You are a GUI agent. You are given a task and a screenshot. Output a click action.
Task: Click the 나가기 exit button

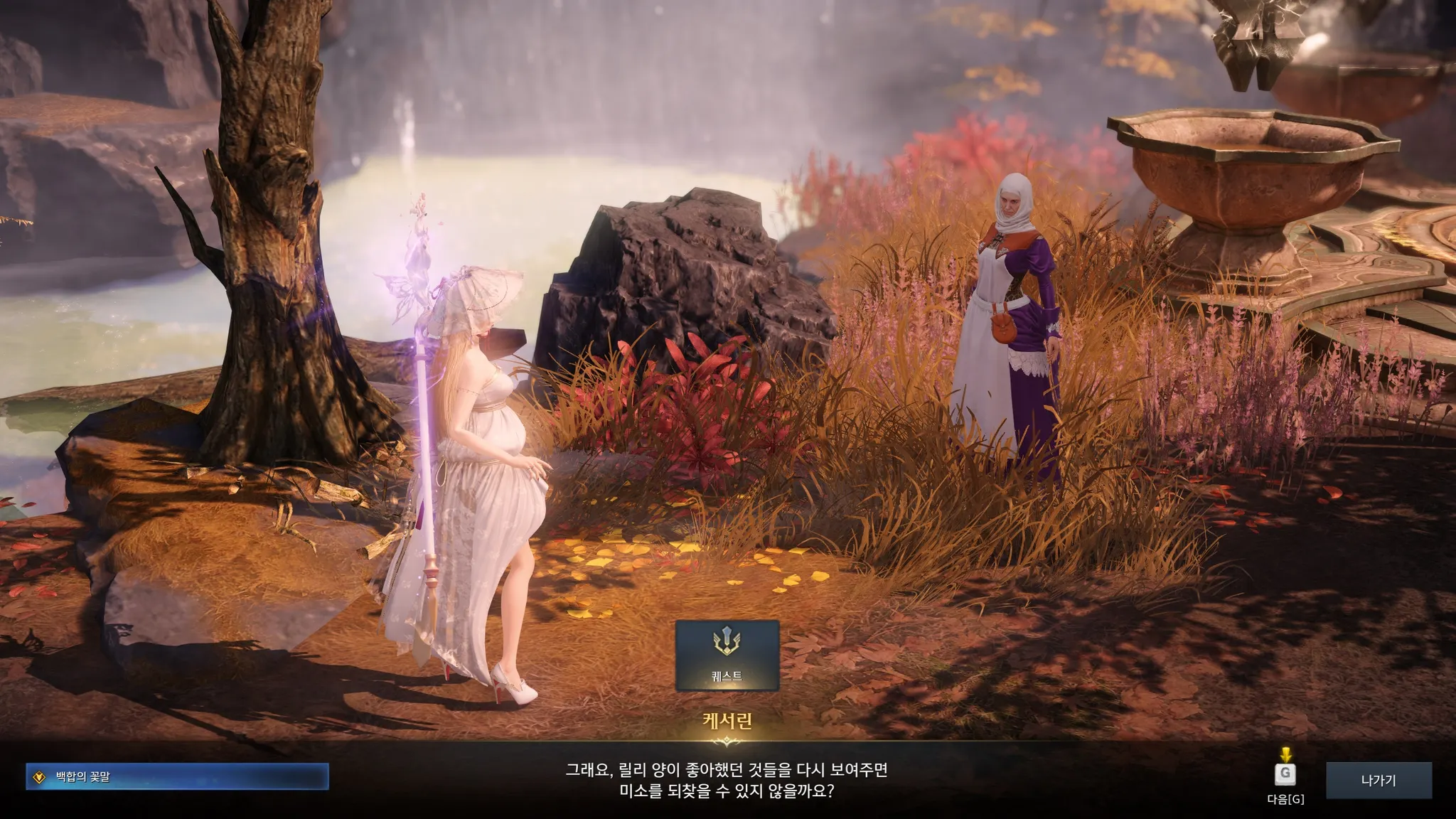(x=1378, y=781)
